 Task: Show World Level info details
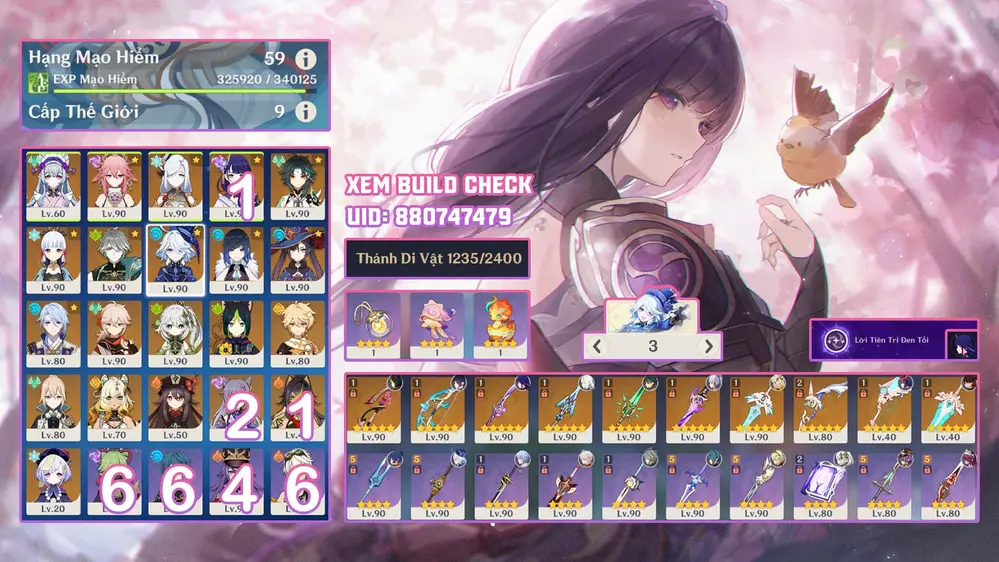click(307, 111)
